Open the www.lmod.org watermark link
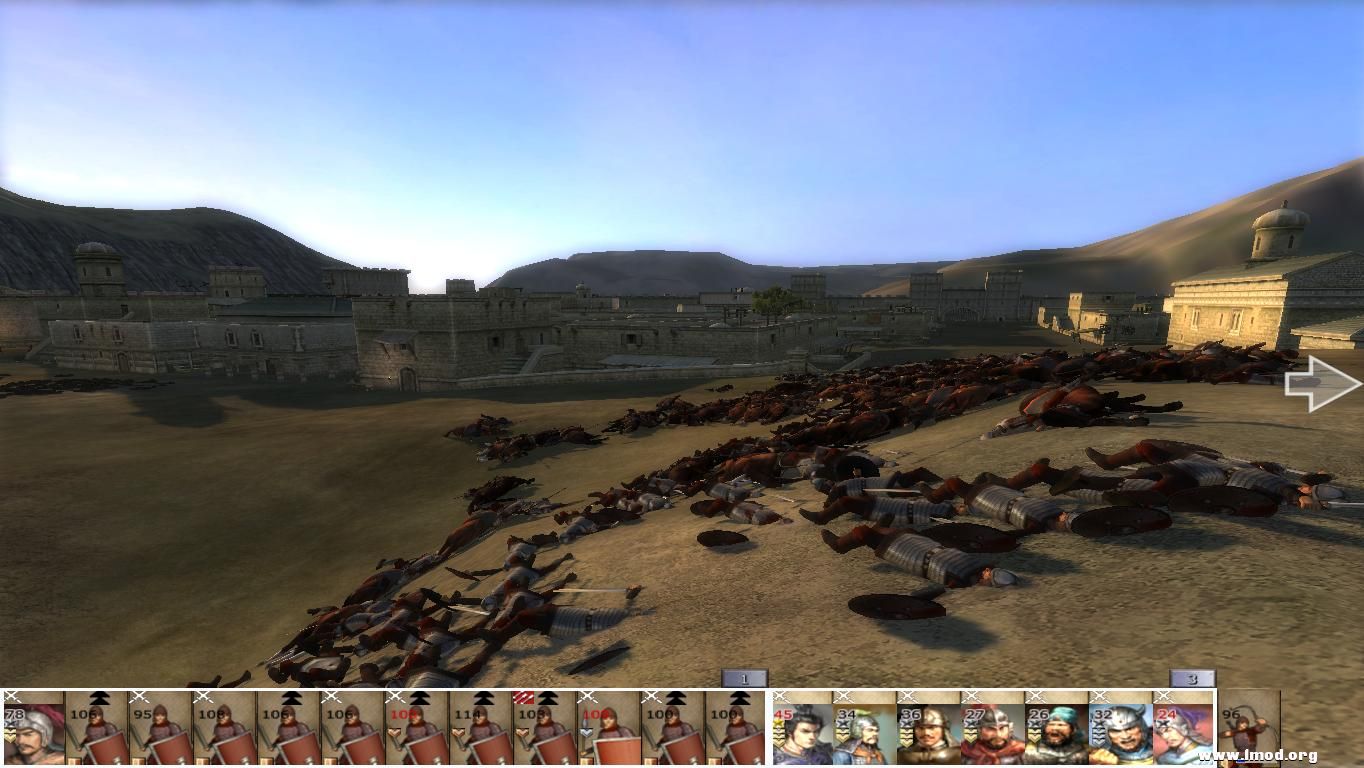Screen dimensions: 1364x768 coord(1258,755)
